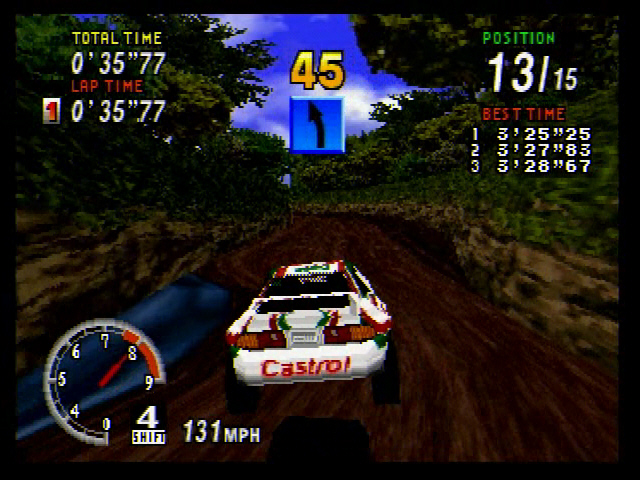This screenshot has height=480, width=640.
Task: Click the blue left-curve pace note sign
Action: (317, 124)
